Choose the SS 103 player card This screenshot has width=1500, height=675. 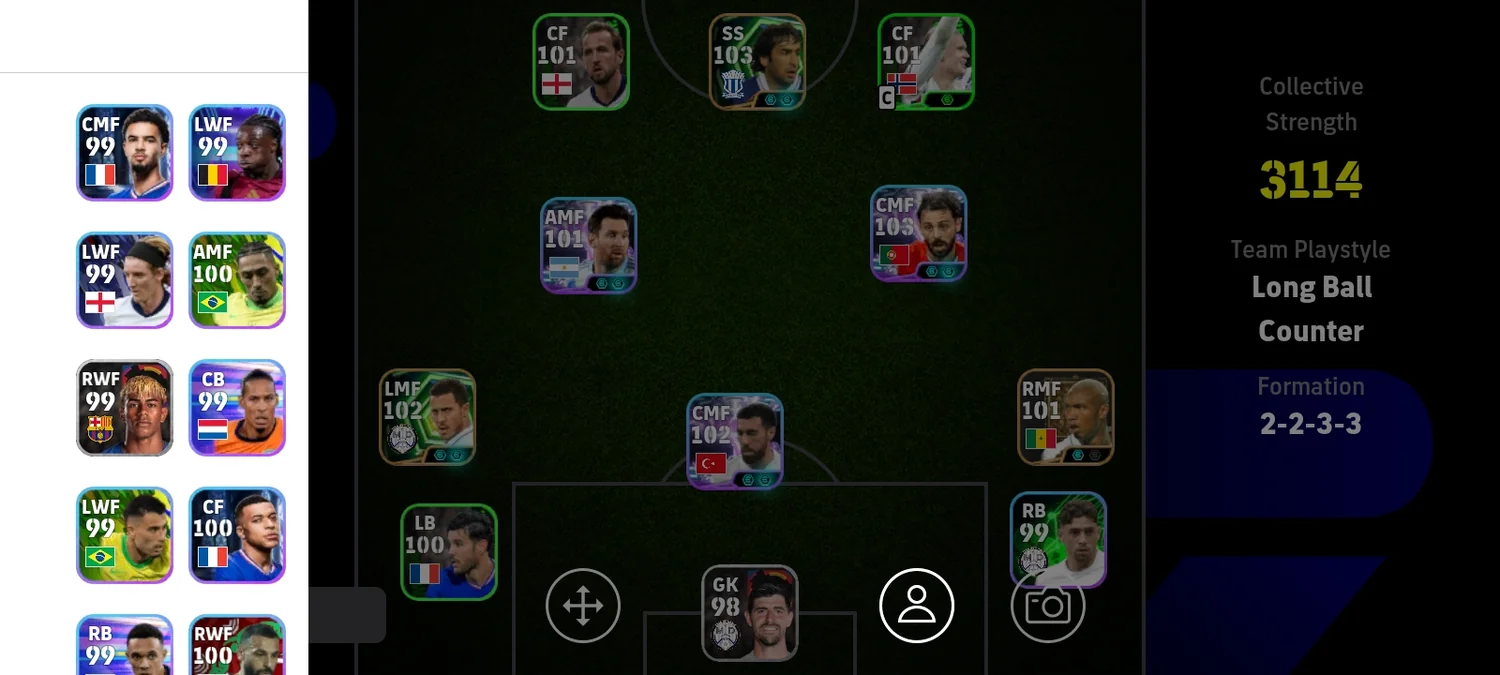coord(757,61)
